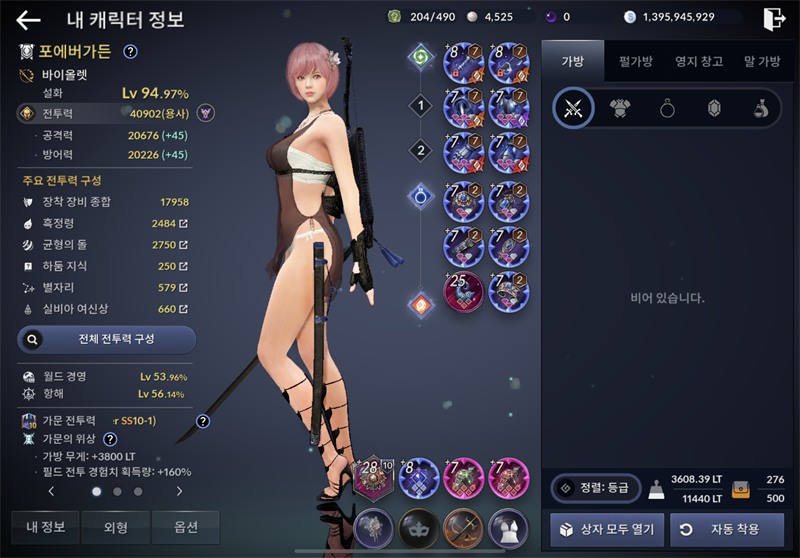Choose the armor category filter
Viewport: 800px width, 558px height.
coord(620,110)
